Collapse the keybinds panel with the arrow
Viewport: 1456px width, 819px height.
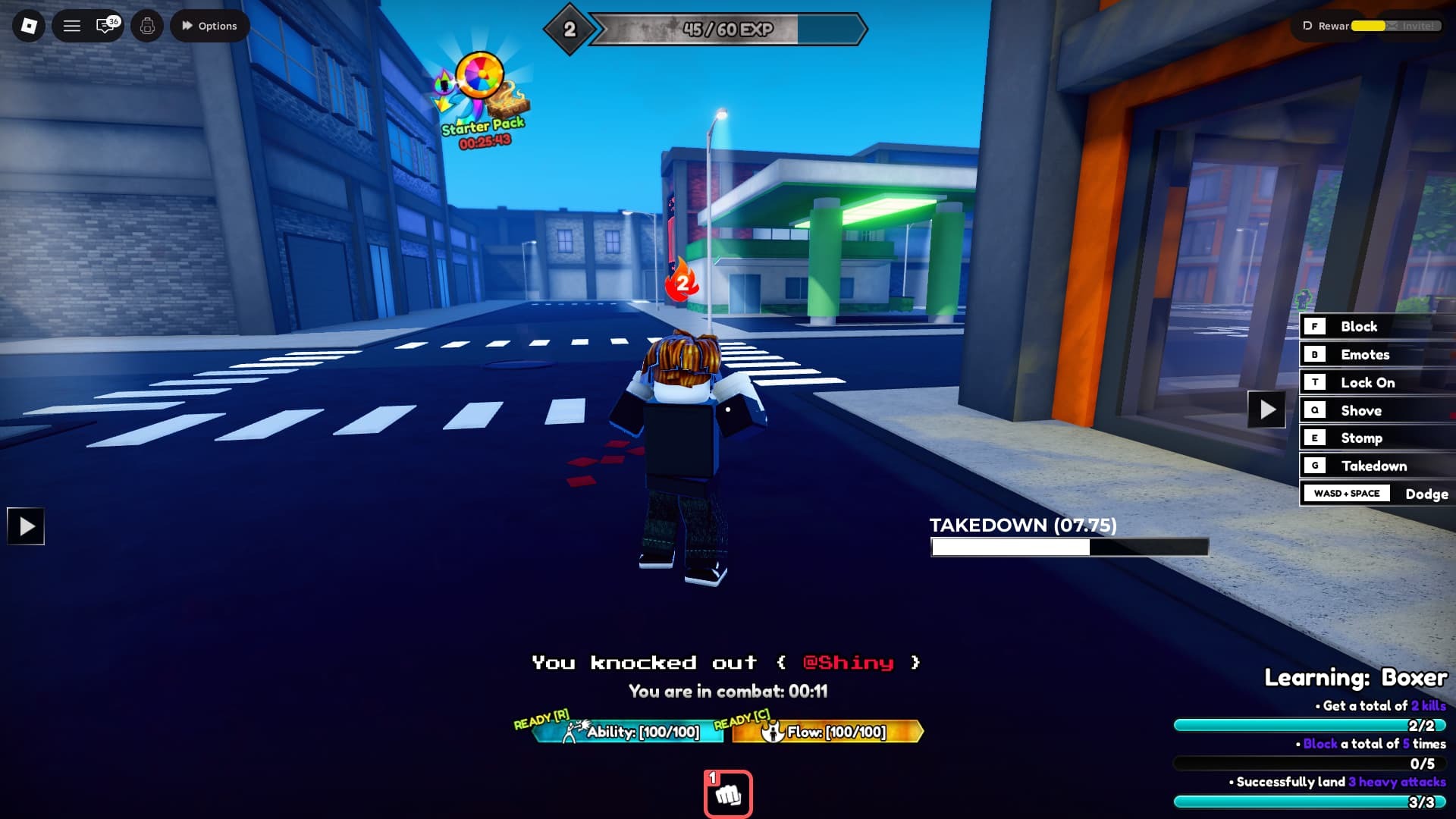[1267, 409]
